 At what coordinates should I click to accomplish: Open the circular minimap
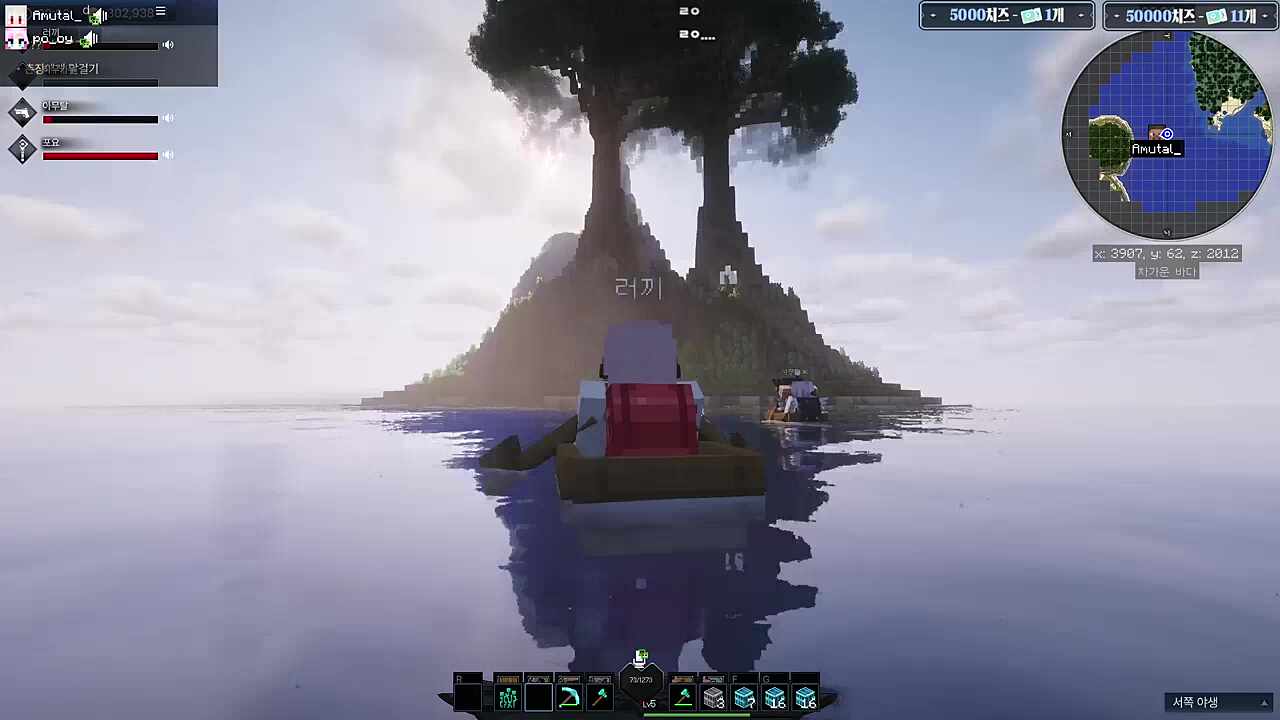coord(1166,135)
